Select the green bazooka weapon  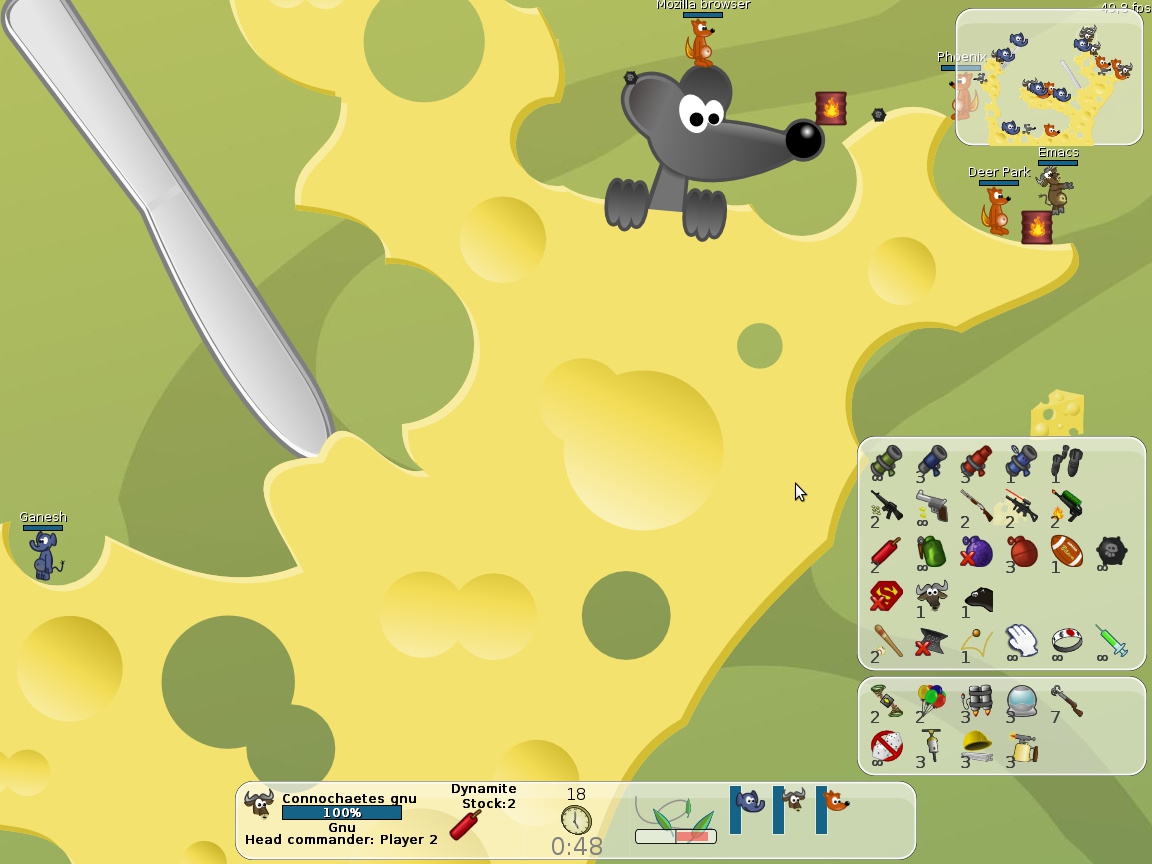pyautogui.click(x=886, y=461)
